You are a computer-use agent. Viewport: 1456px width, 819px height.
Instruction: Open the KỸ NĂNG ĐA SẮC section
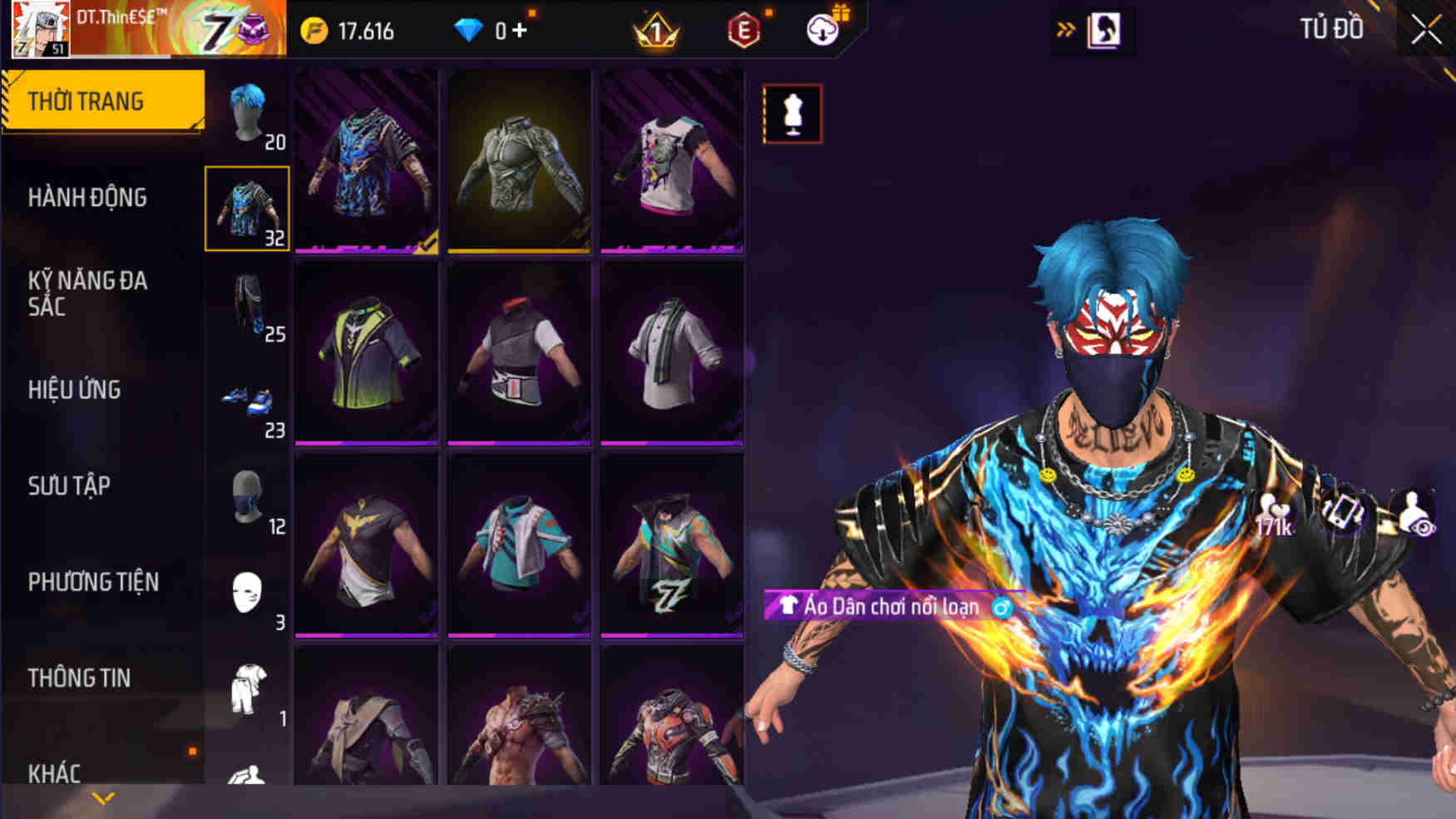tap(87, 293)
